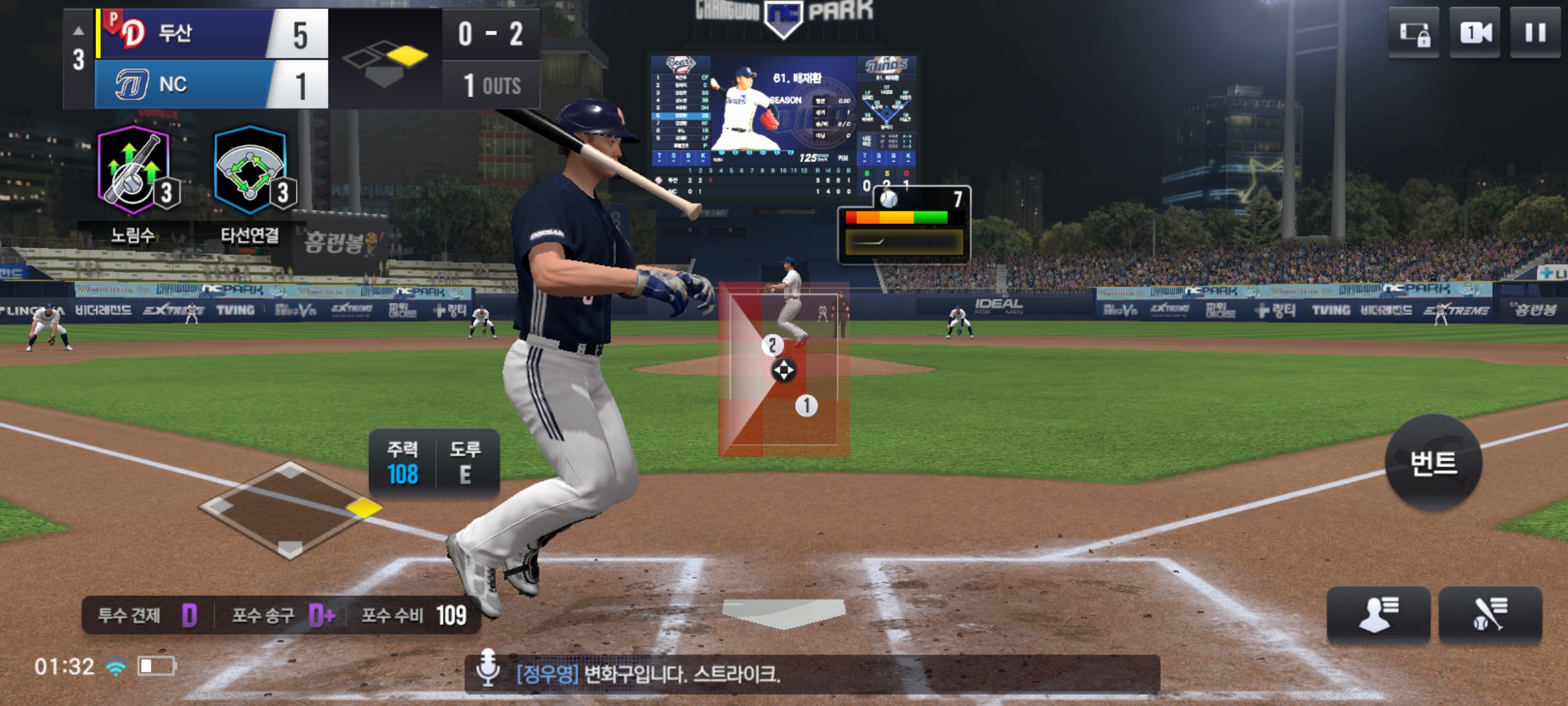Tap the base runner diamond panel
Screen dimensions: 1568x706
[x=291, y=509]
